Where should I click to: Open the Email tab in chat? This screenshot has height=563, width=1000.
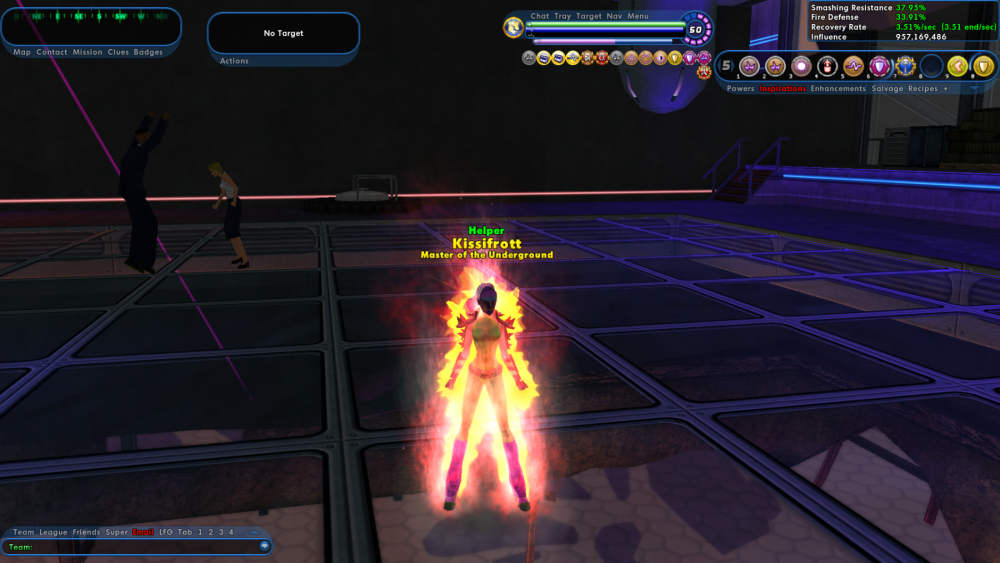coord(143,532)
